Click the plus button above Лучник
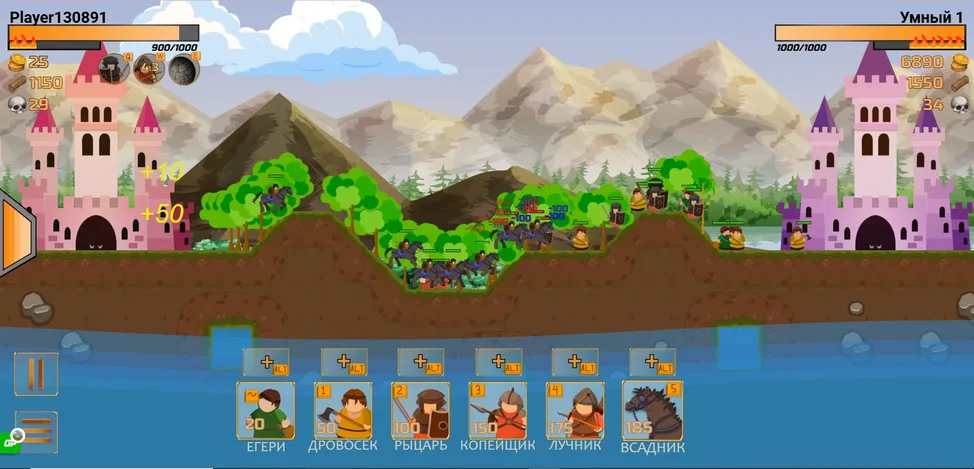The height and width of the screenshot is (469, 974). (x=575, y=362)
